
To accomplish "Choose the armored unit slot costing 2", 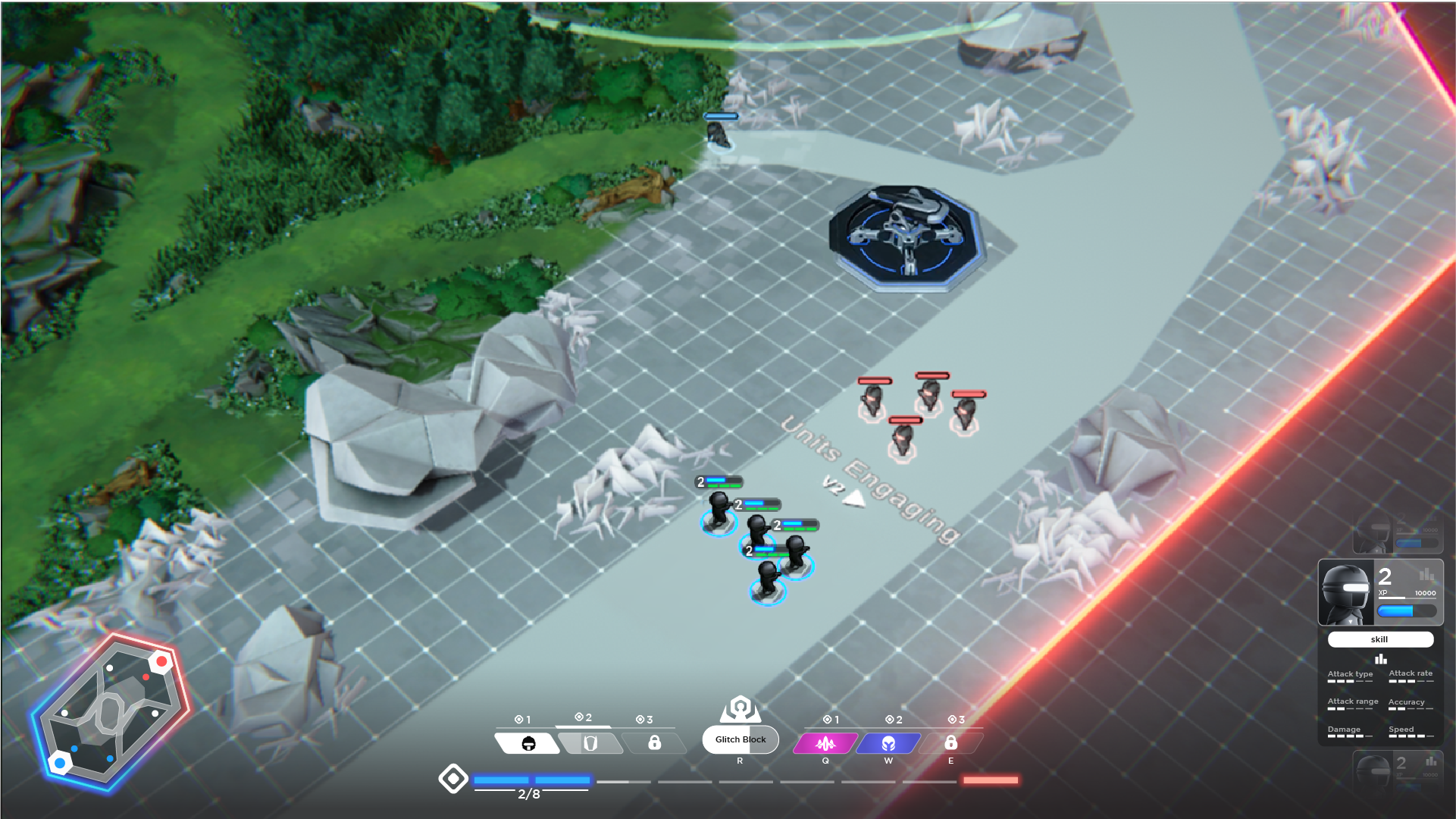I will [x=590, y=743].
